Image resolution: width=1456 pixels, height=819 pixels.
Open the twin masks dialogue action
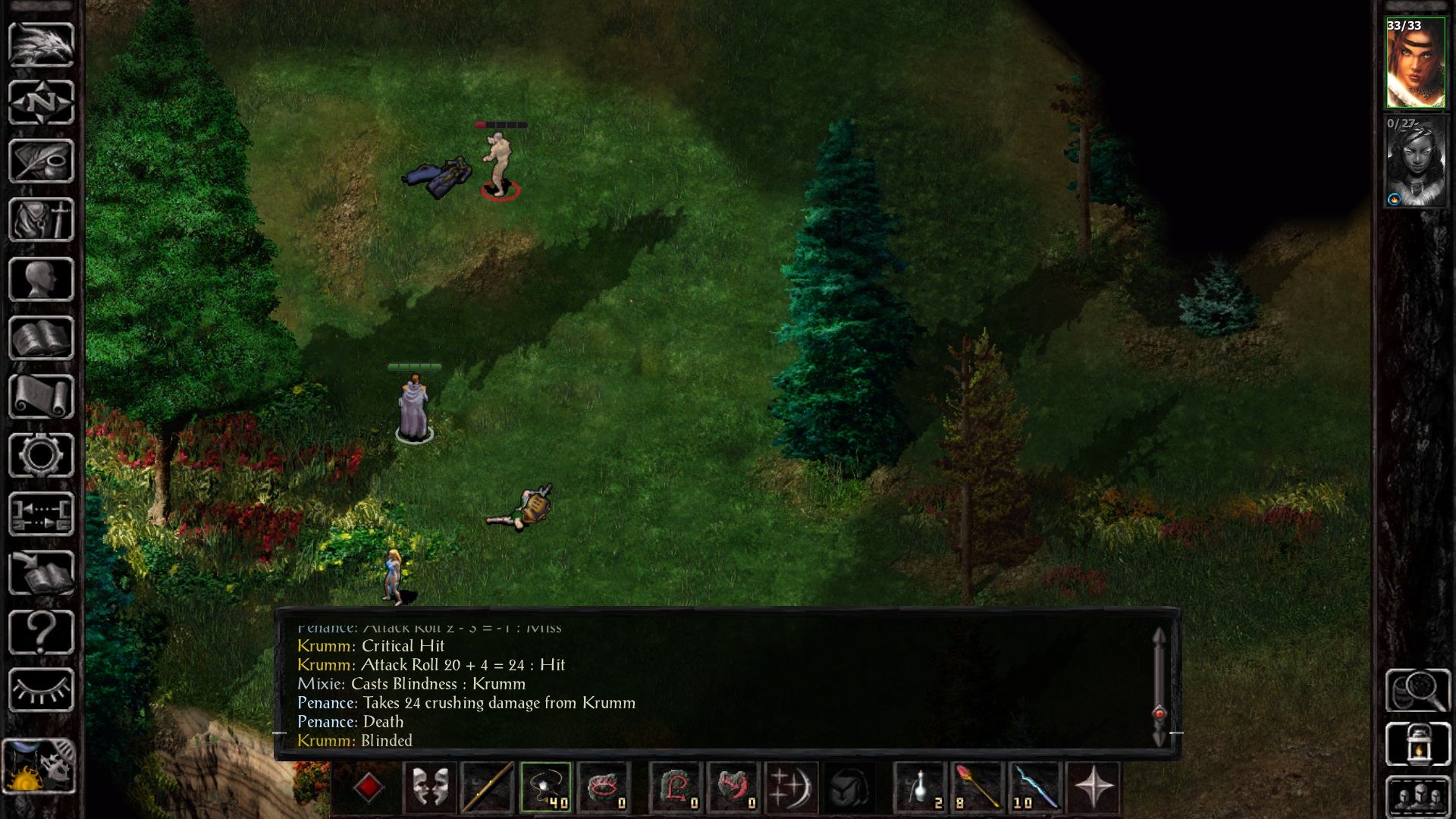(430, 787)
